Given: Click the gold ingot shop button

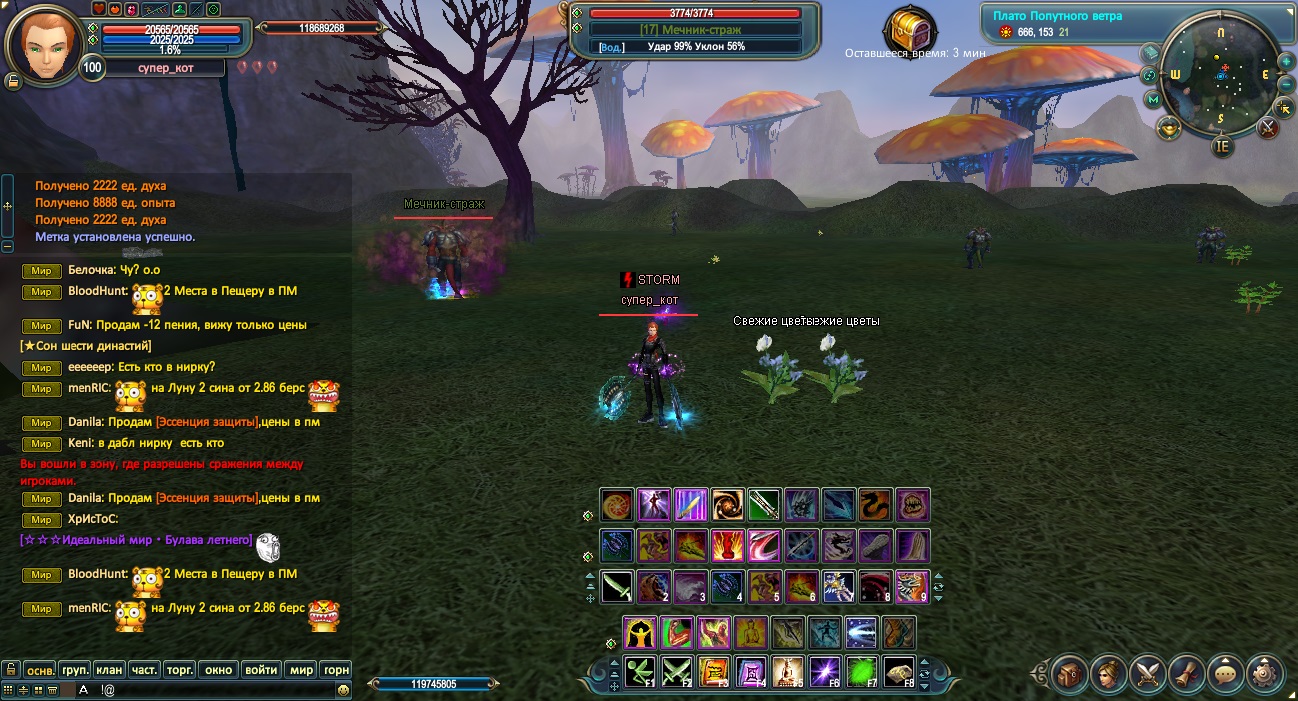Looking at the screenshot, I should pyautogui.click(x=1168, y=127).
